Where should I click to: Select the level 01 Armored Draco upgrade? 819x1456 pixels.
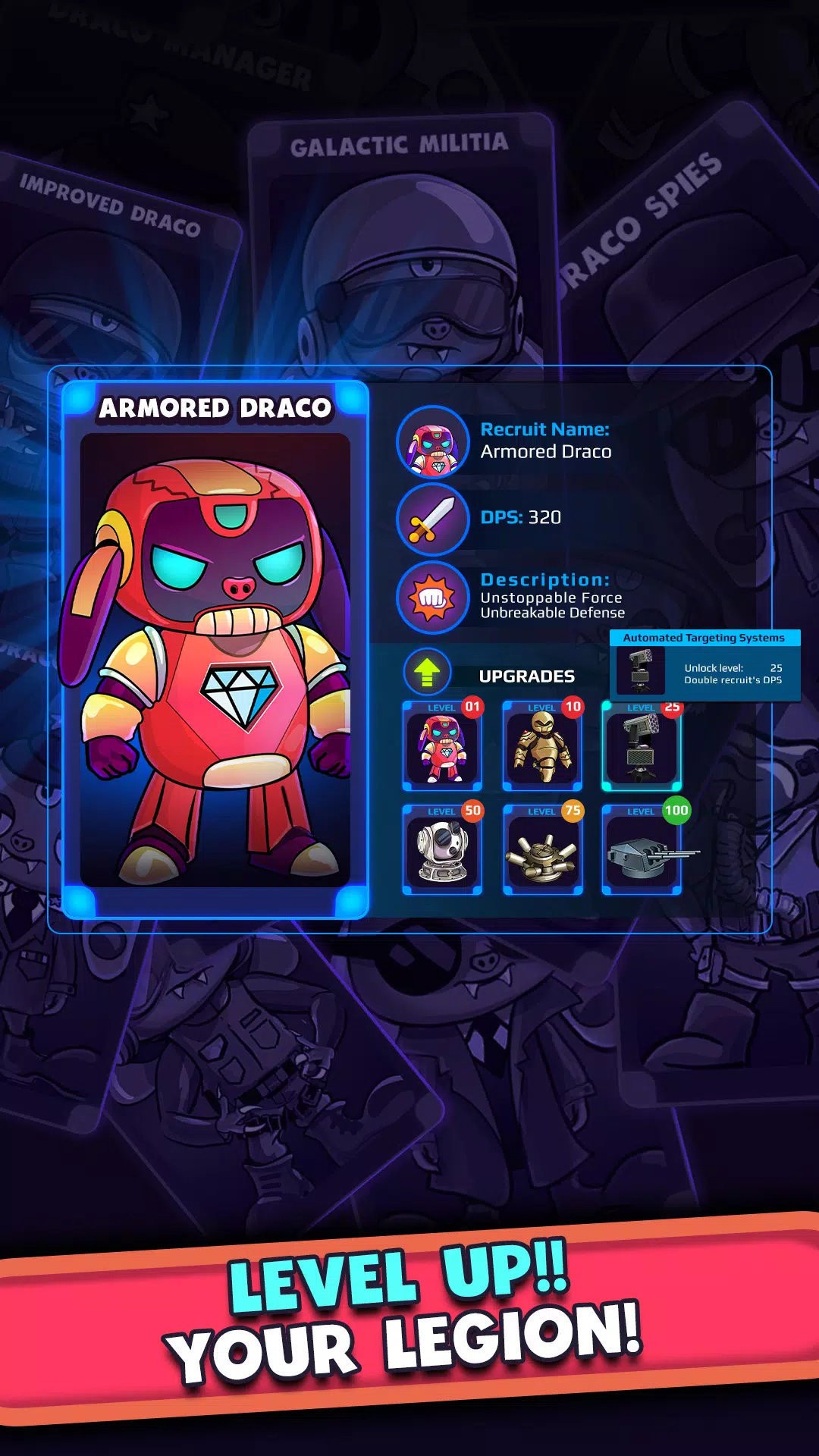coord(442,747)
